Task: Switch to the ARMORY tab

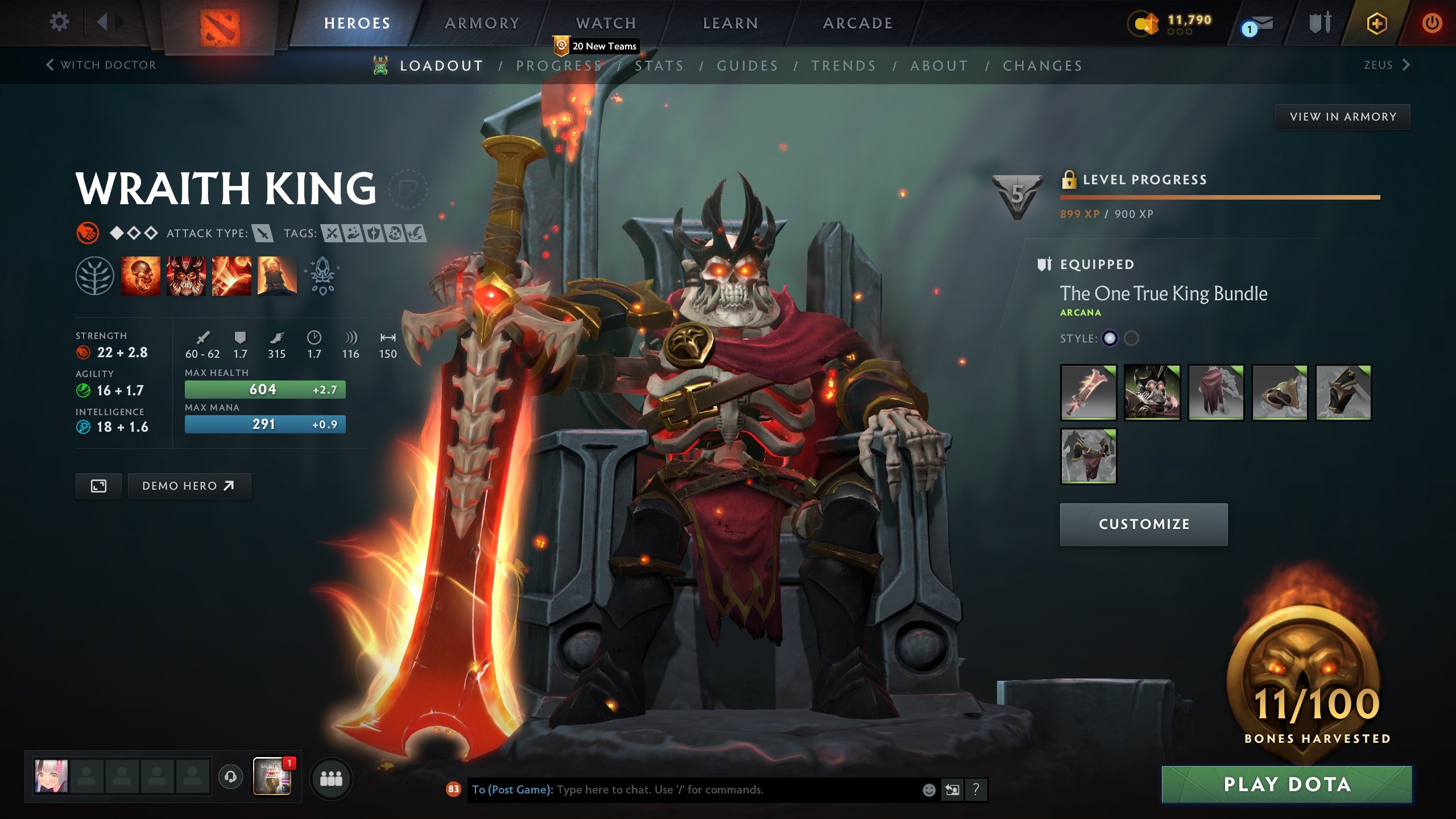Action: coord(481,23)
